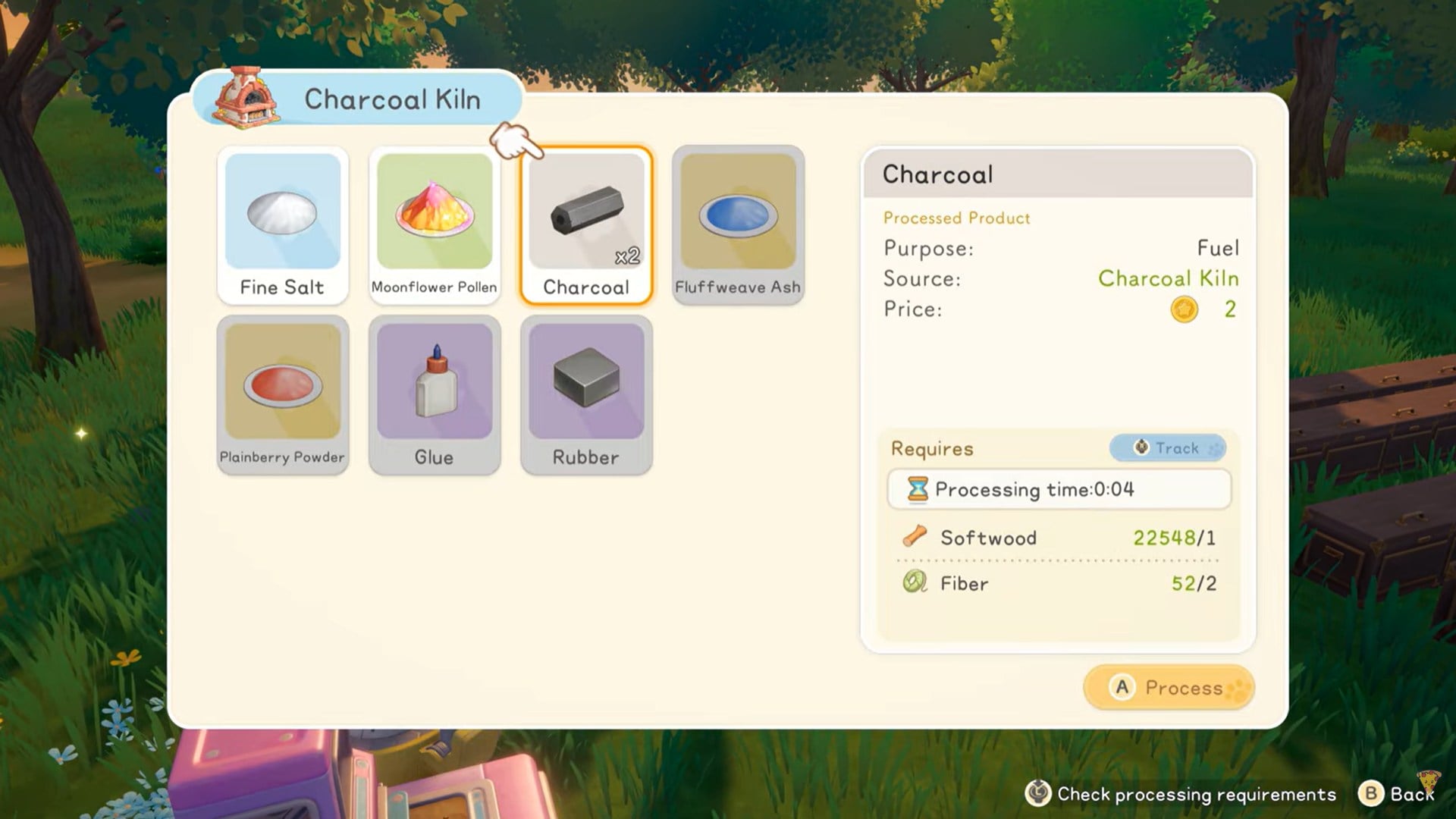Click the Fiber ingredient row
The width and height of the screenshot is (1456, 819).
[1059, 583]
